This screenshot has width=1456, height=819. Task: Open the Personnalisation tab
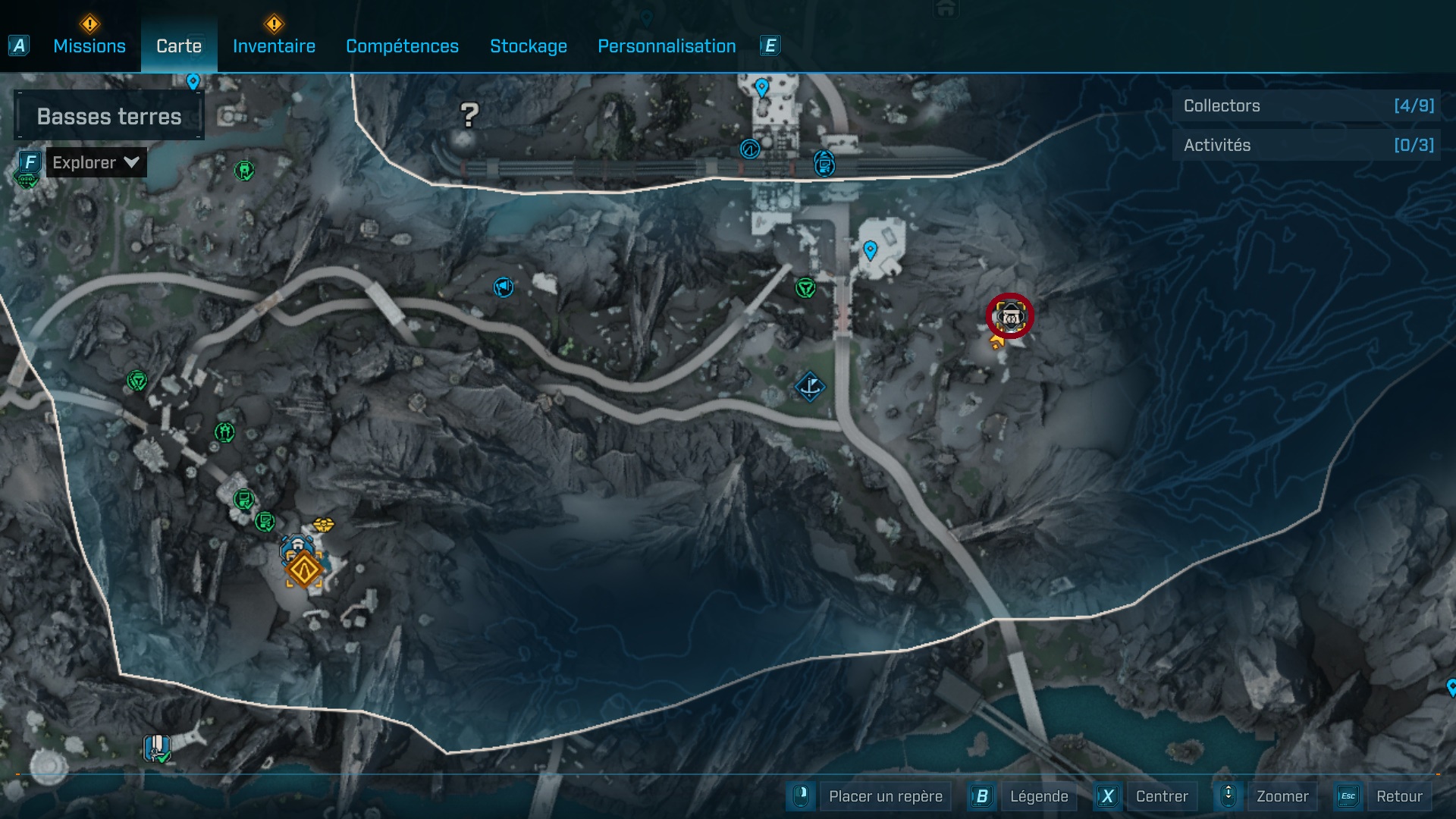[x=667, y=46]
